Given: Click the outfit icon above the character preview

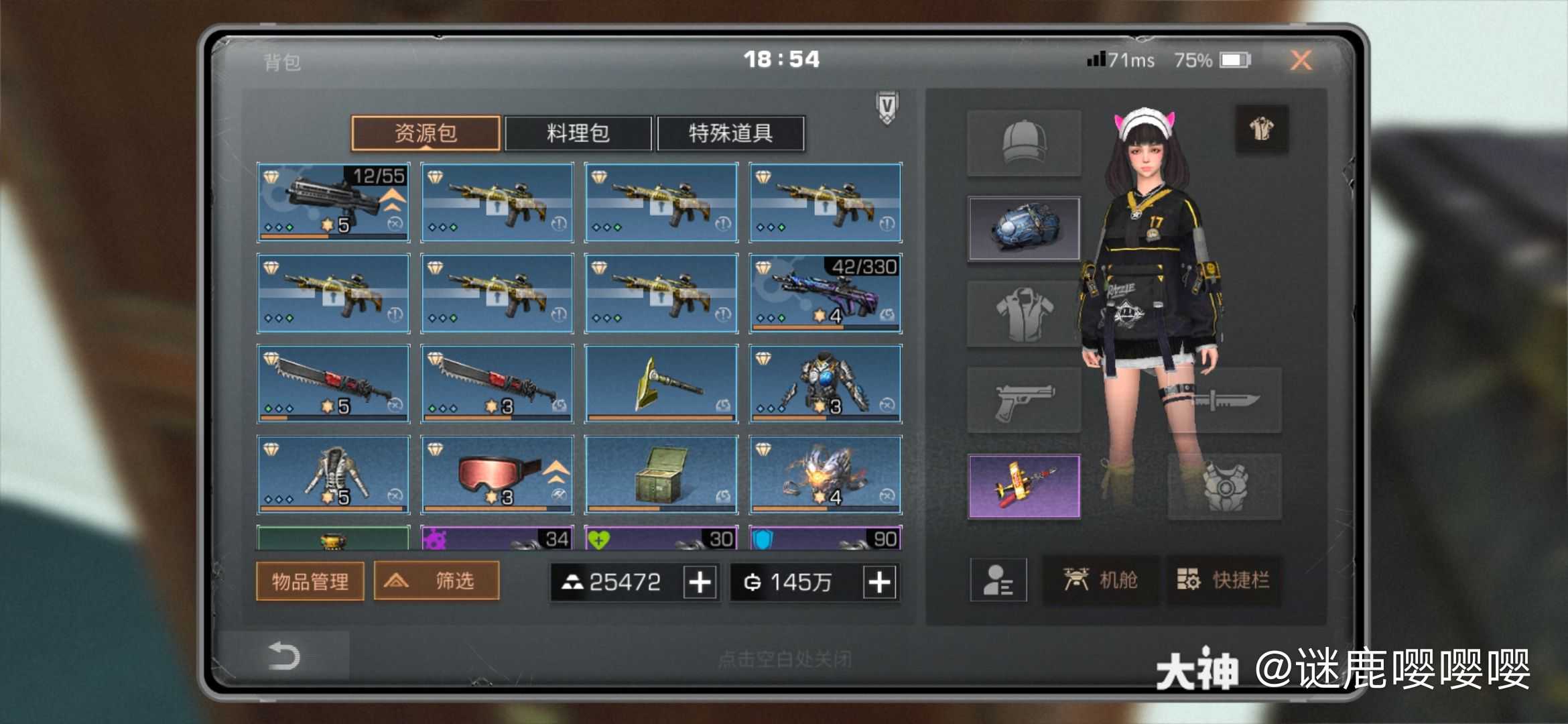Looking at the screenshot, I should tap(1262, 129).
